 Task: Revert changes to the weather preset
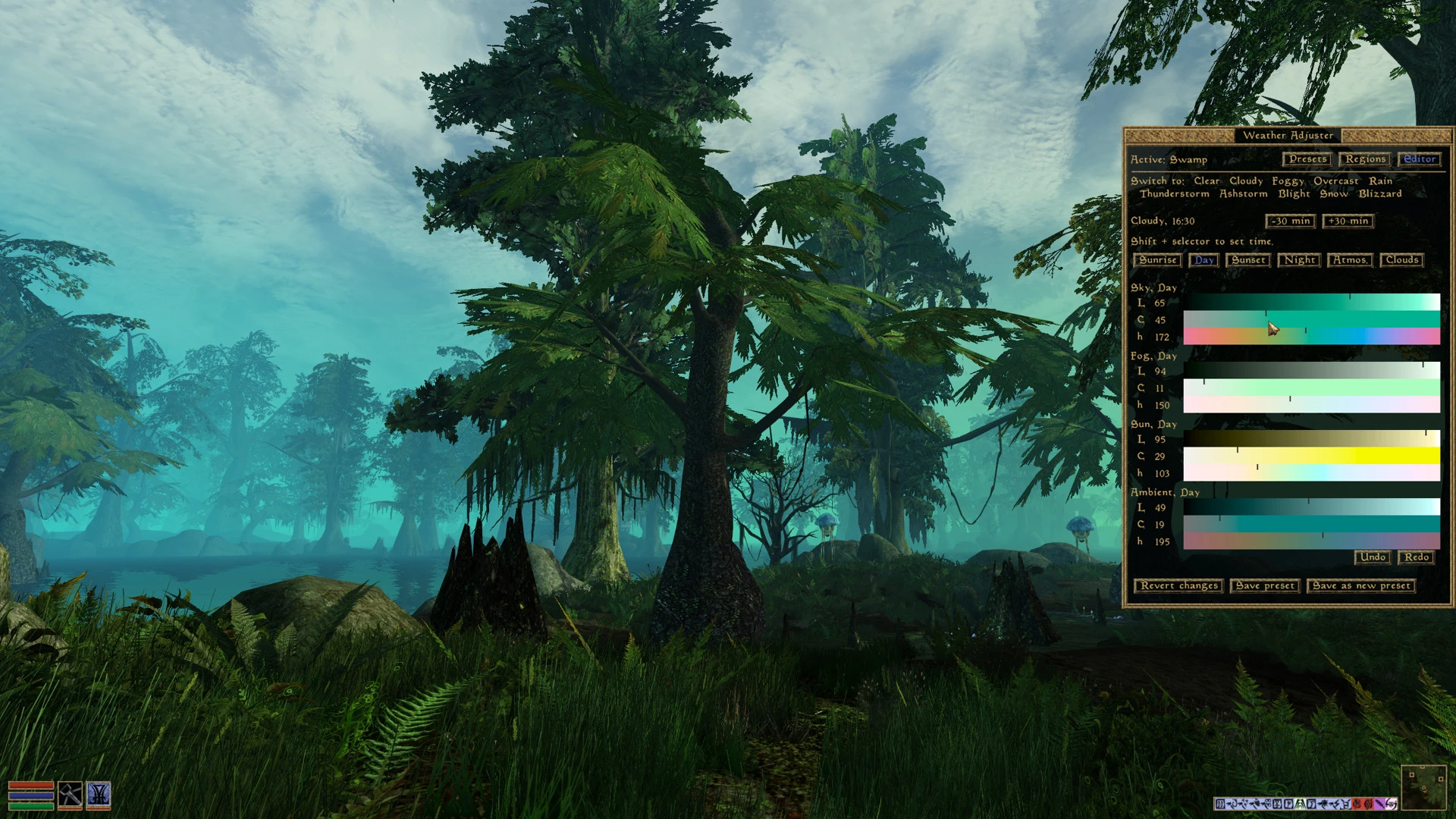[x=1178, y=586]
